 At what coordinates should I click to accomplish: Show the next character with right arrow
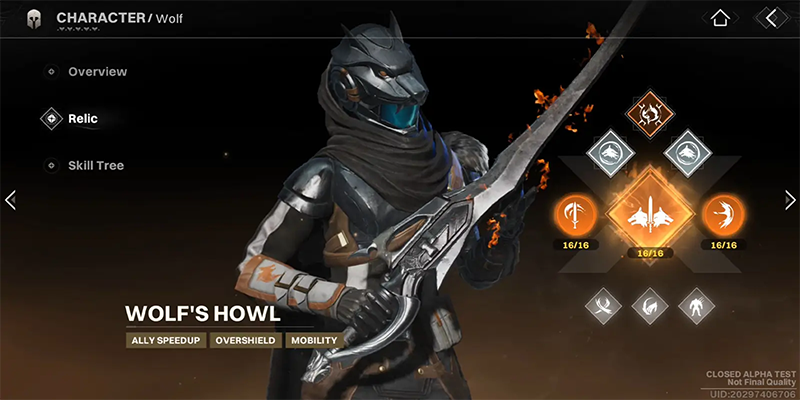click(790, 200)
